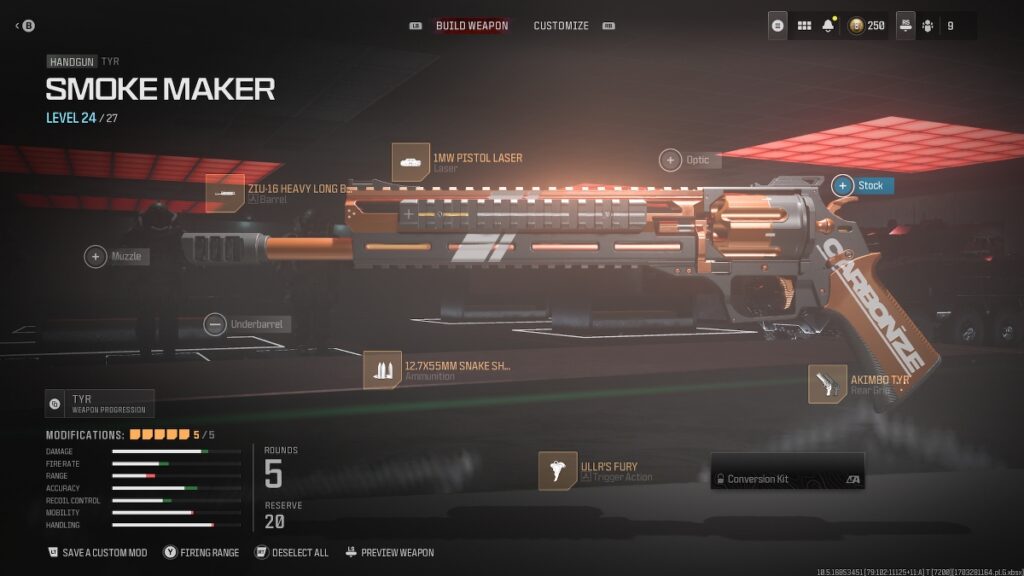Open the 1MW Pistol Laser slot
Screen dimensions: 1024x576
point(411,162)
